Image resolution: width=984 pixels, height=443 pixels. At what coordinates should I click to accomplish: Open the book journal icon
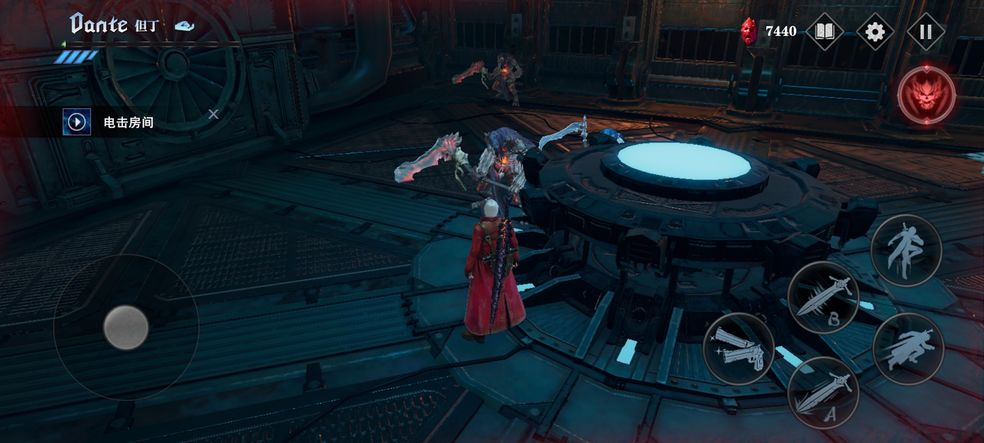tap(824, 31)
